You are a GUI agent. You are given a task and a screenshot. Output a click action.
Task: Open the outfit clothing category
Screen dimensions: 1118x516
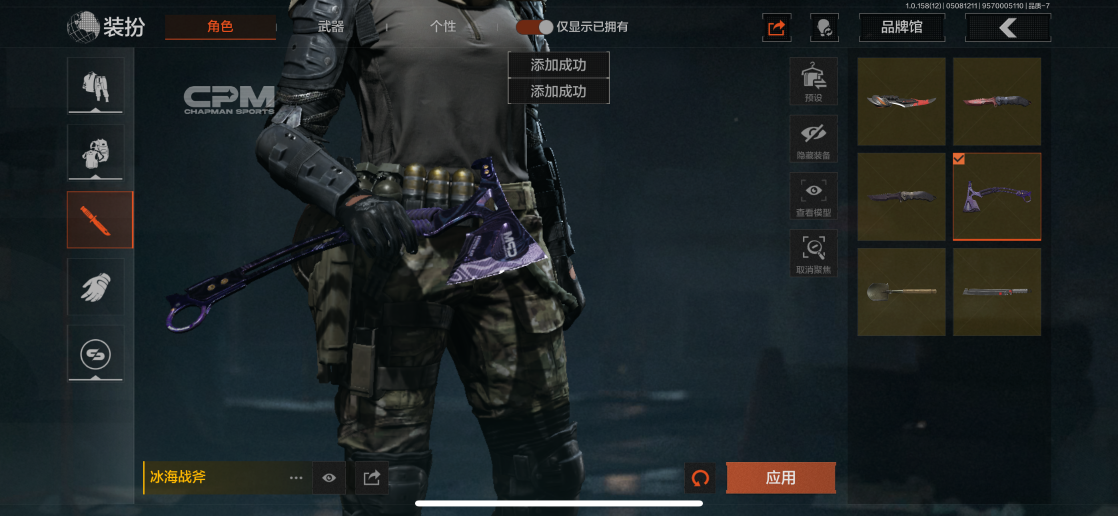[96, 85]
